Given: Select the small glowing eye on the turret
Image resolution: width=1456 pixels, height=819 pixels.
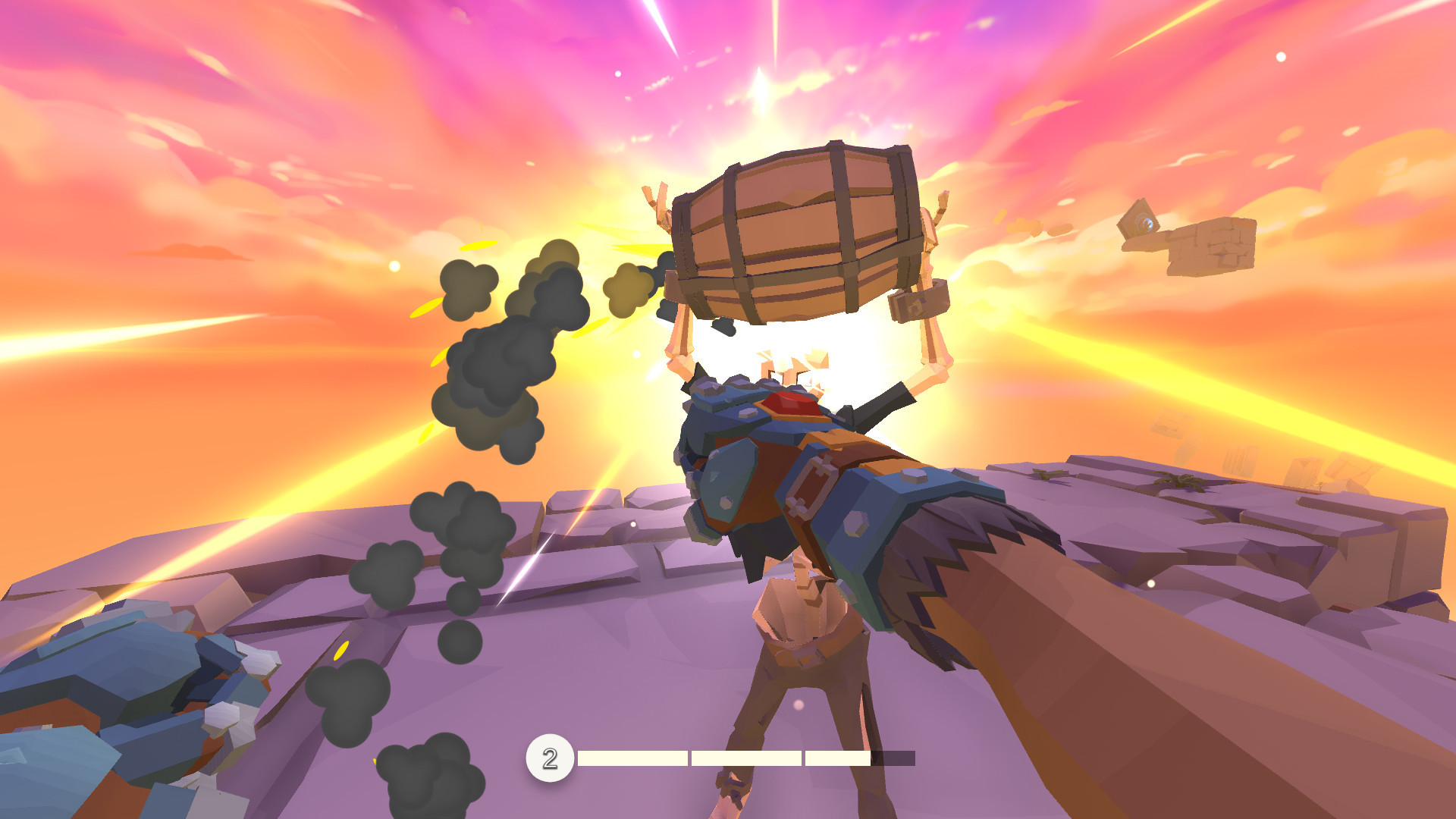Looking at the screenshot, I should click(x=1147, y=224).
